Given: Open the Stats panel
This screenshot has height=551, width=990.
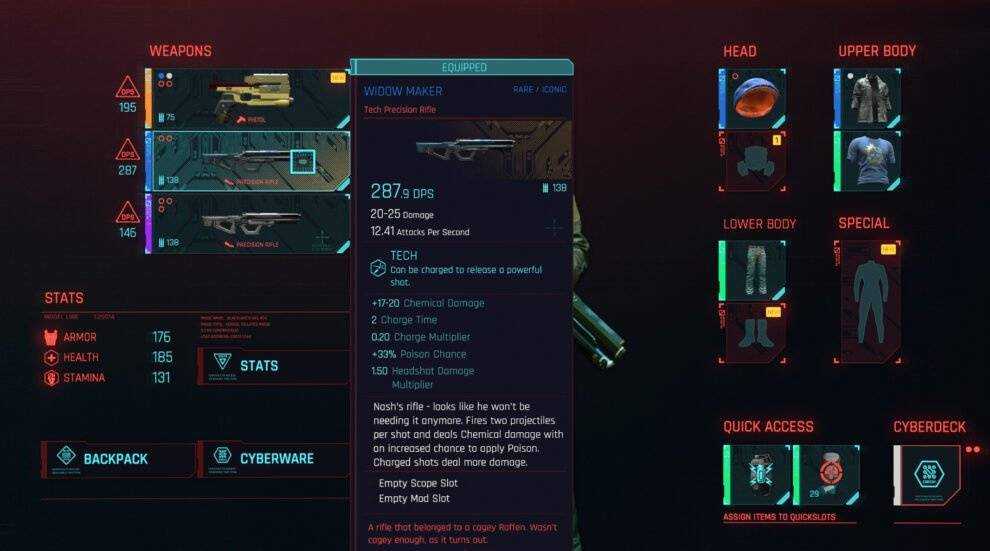Looking at the screenshot, I should 272,366.
